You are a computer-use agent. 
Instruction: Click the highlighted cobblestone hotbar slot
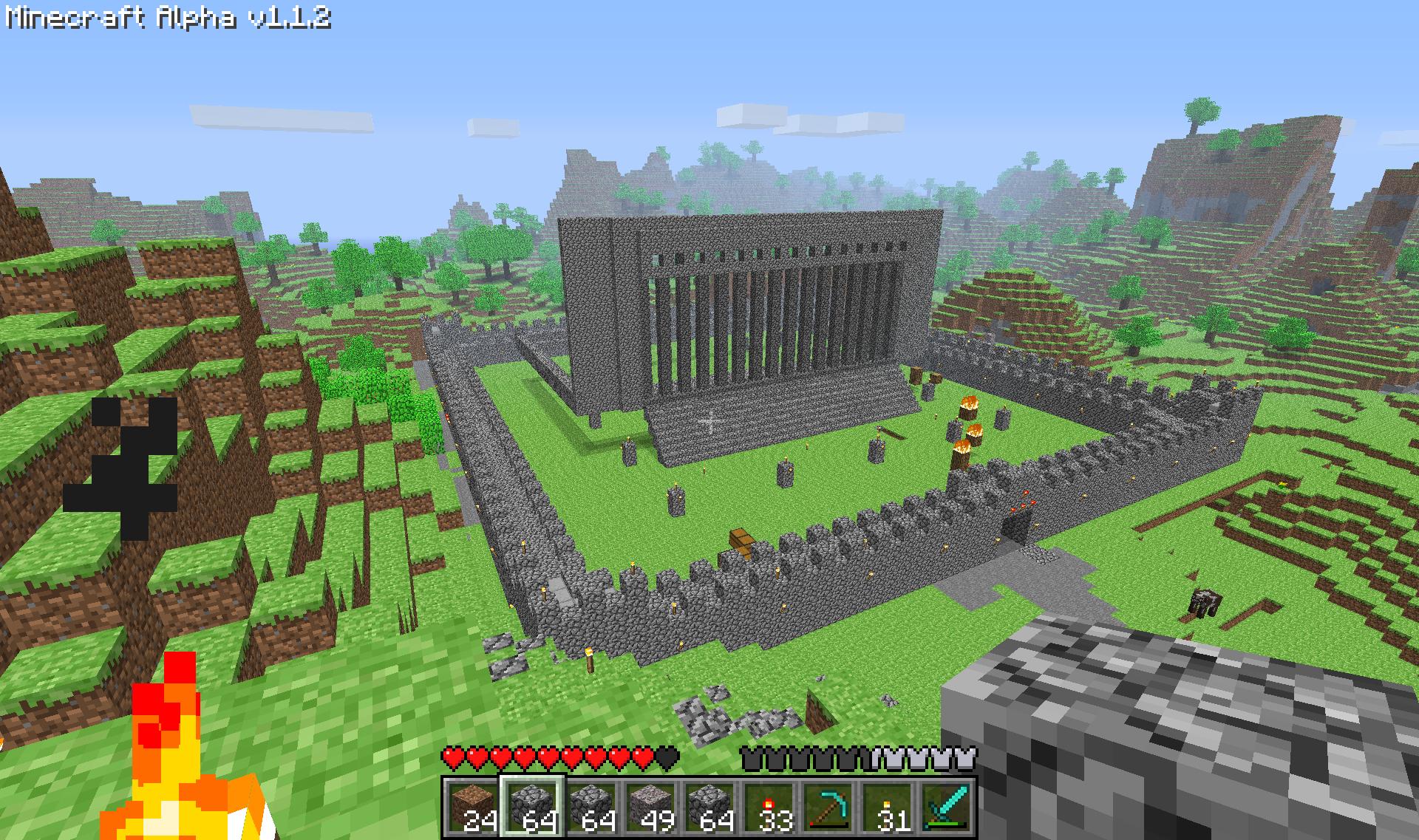pyautogui.click(x=532, y=807)
